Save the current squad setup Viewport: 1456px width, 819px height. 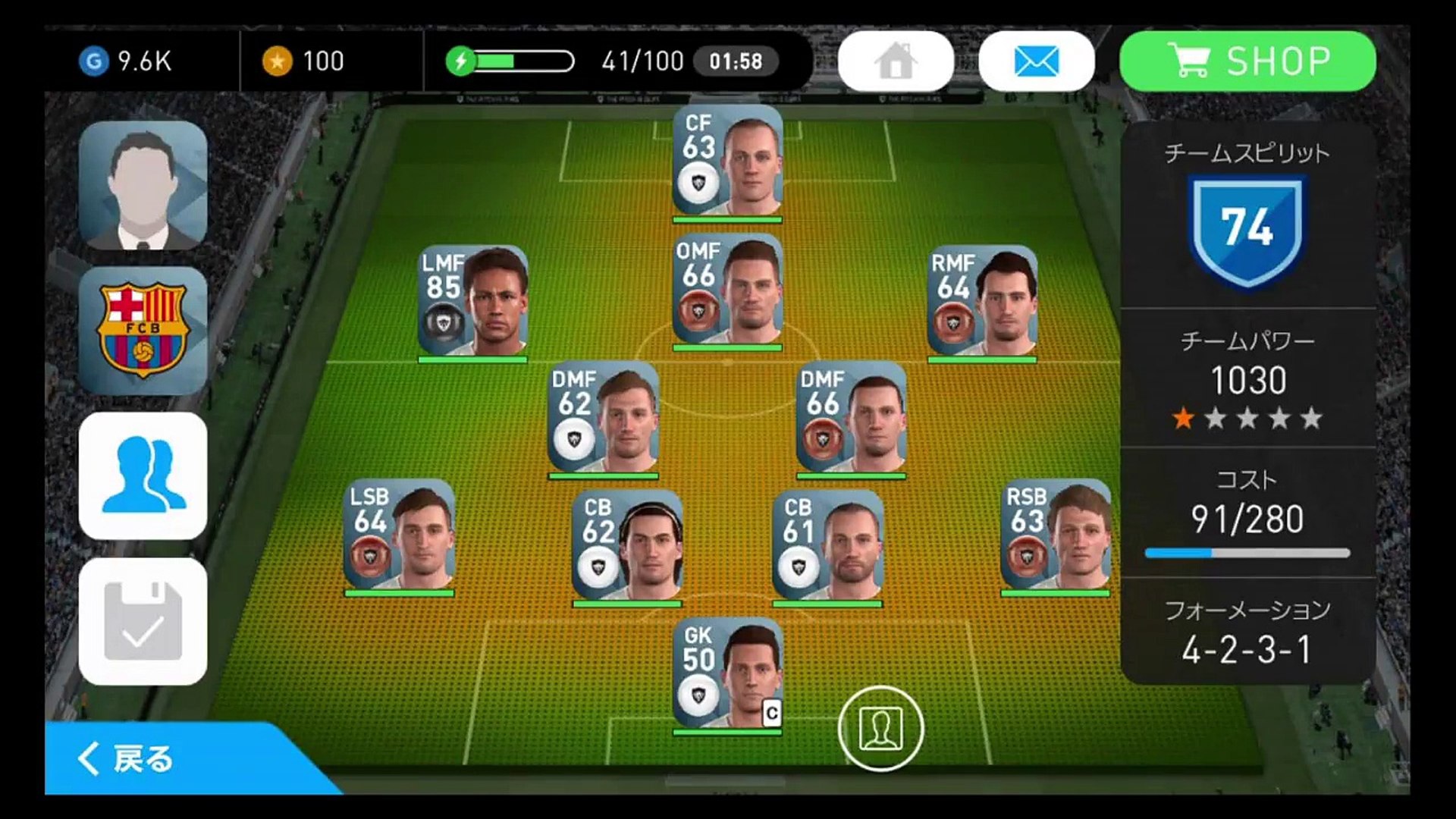pos(143,621)
